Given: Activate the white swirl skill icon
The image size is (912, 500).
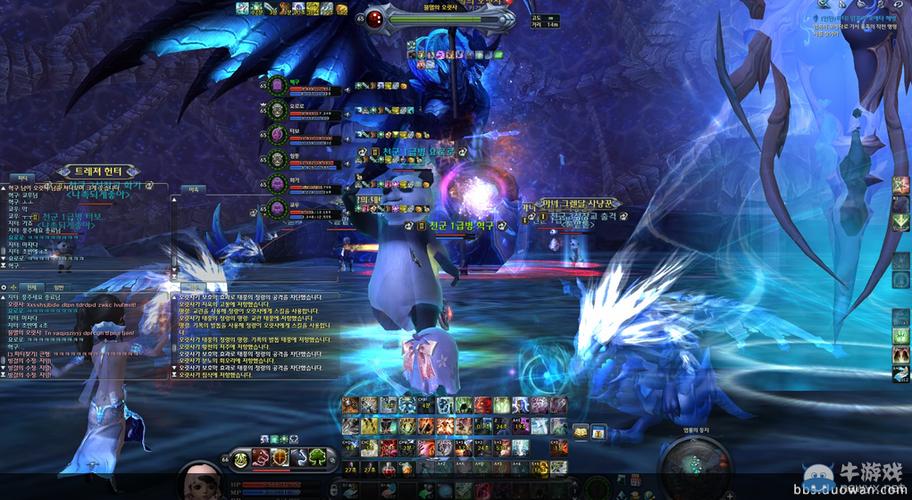Looking at the screenshot, I should 298,458.
